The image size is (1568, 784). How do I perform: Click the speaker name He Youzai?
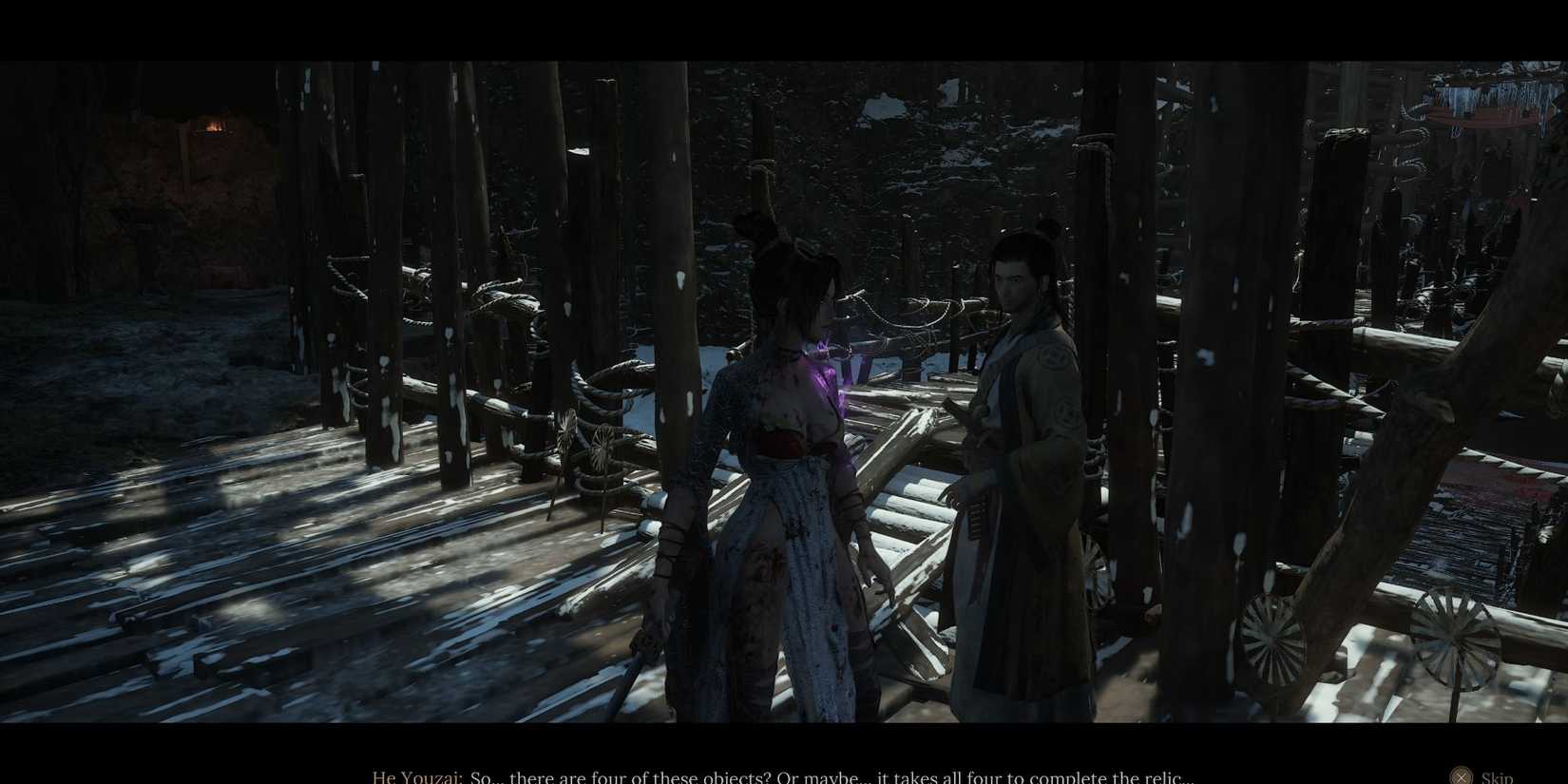point(415,776)
